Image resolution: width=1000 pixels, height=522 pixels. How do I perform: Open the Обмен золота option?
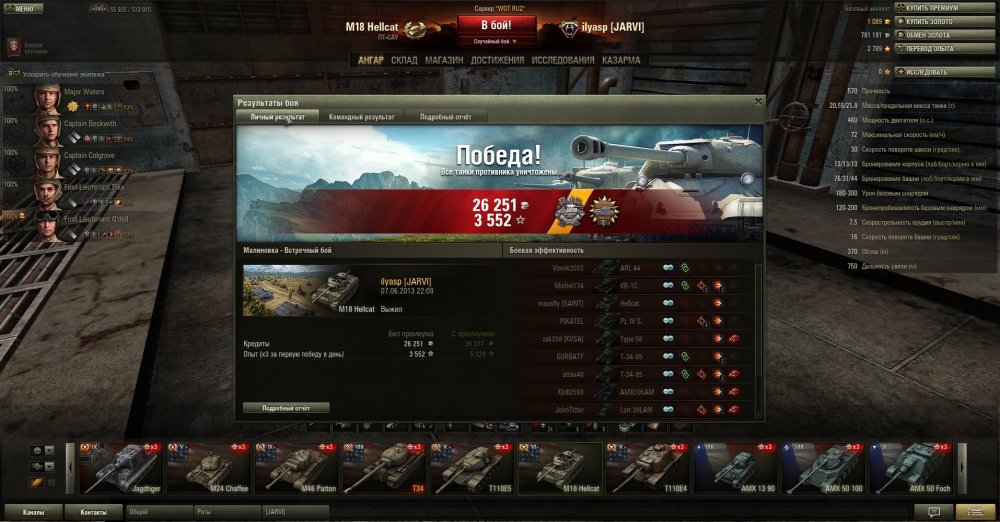(x=932, y=34)
